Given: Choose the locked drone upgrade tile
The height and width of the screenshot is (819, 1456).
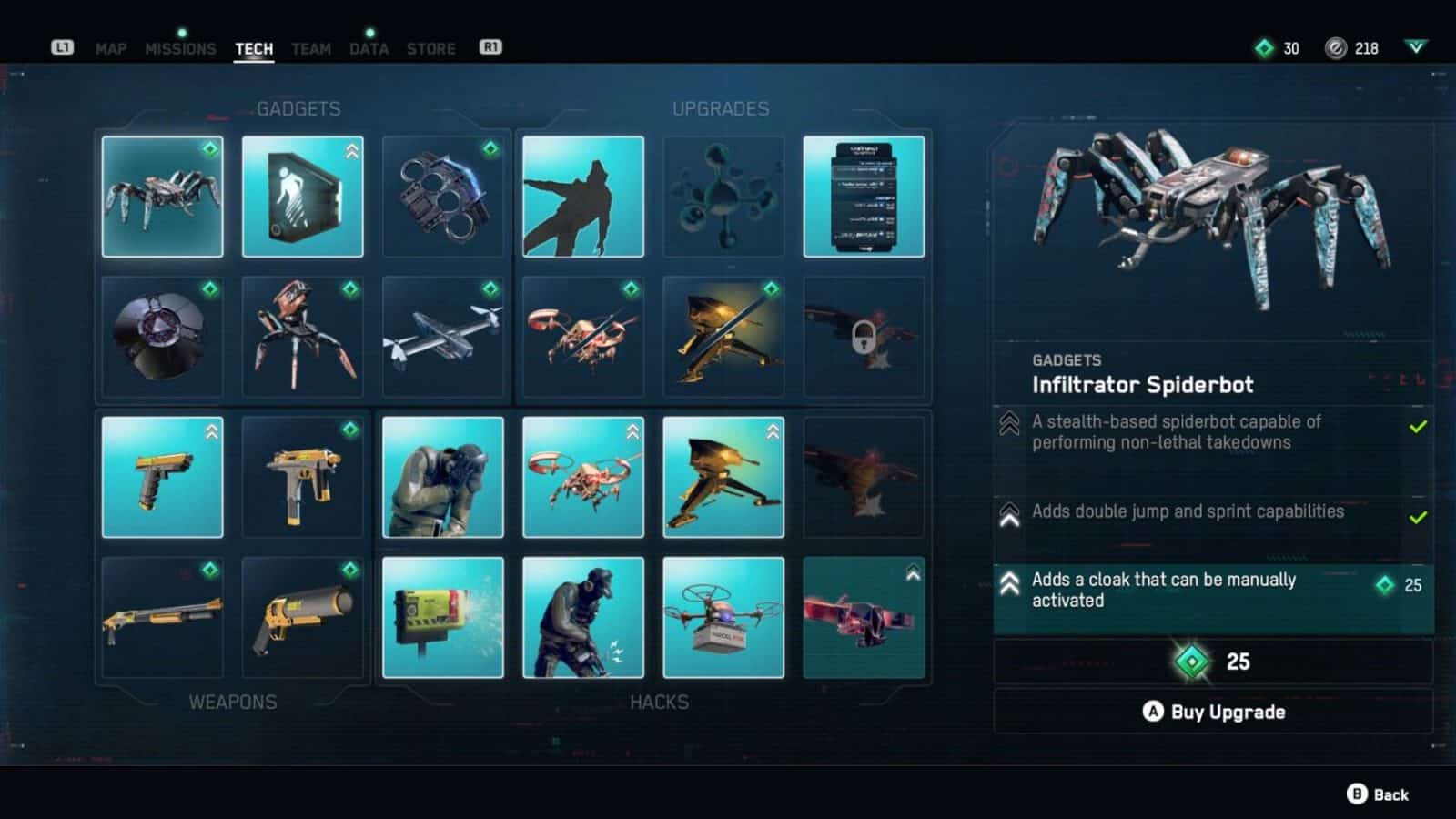Looking at the screenshot, I should tap(864, 337).
